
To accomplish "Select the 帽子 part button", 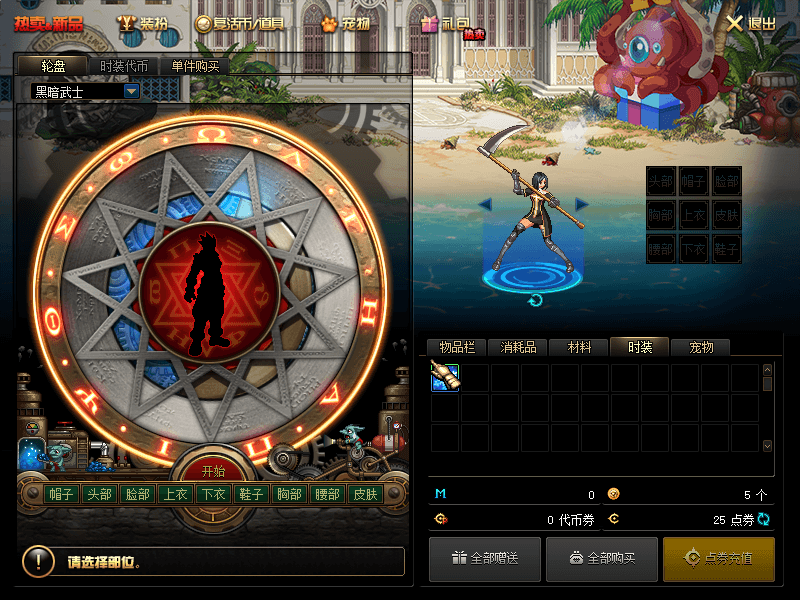I will [x=62, y=494].
